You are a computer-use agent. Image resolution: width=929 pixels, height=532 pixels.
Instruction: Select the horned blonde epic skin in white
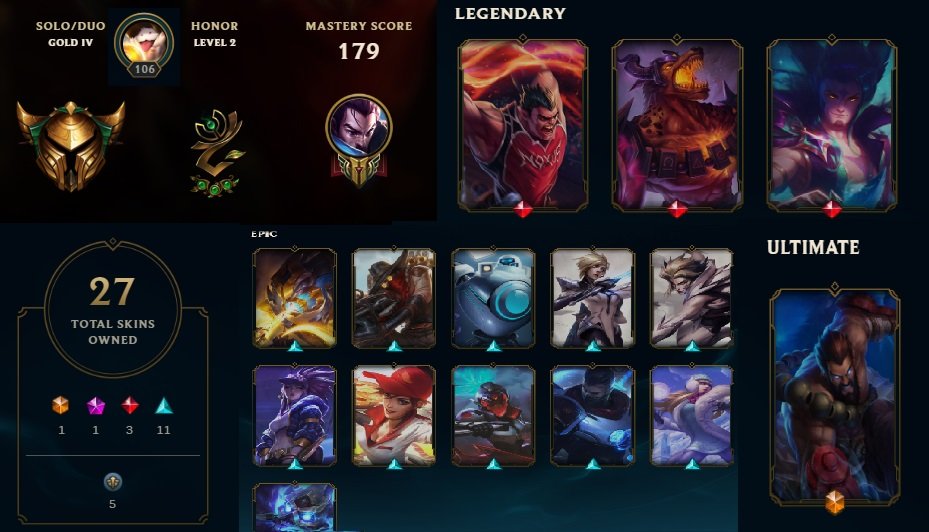tap(691, 297)
